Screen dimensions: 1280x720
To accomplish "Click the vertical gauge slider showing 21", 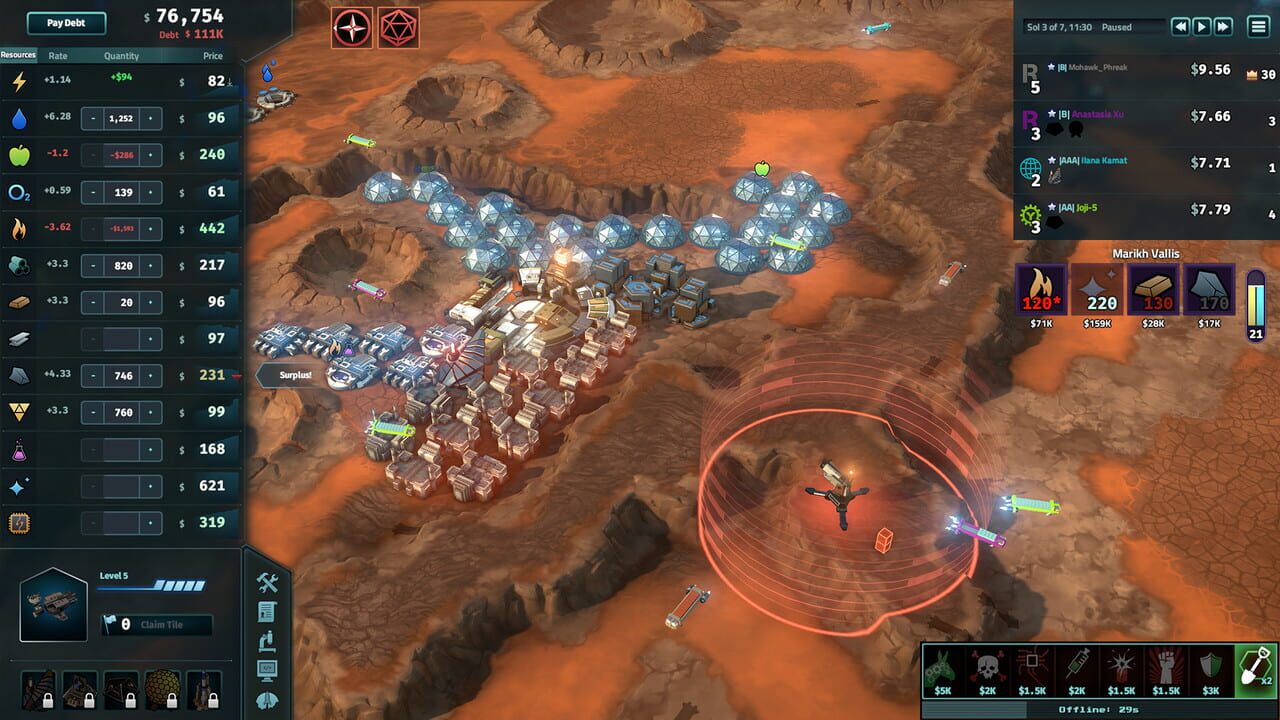I will (x=1254, y=300).
